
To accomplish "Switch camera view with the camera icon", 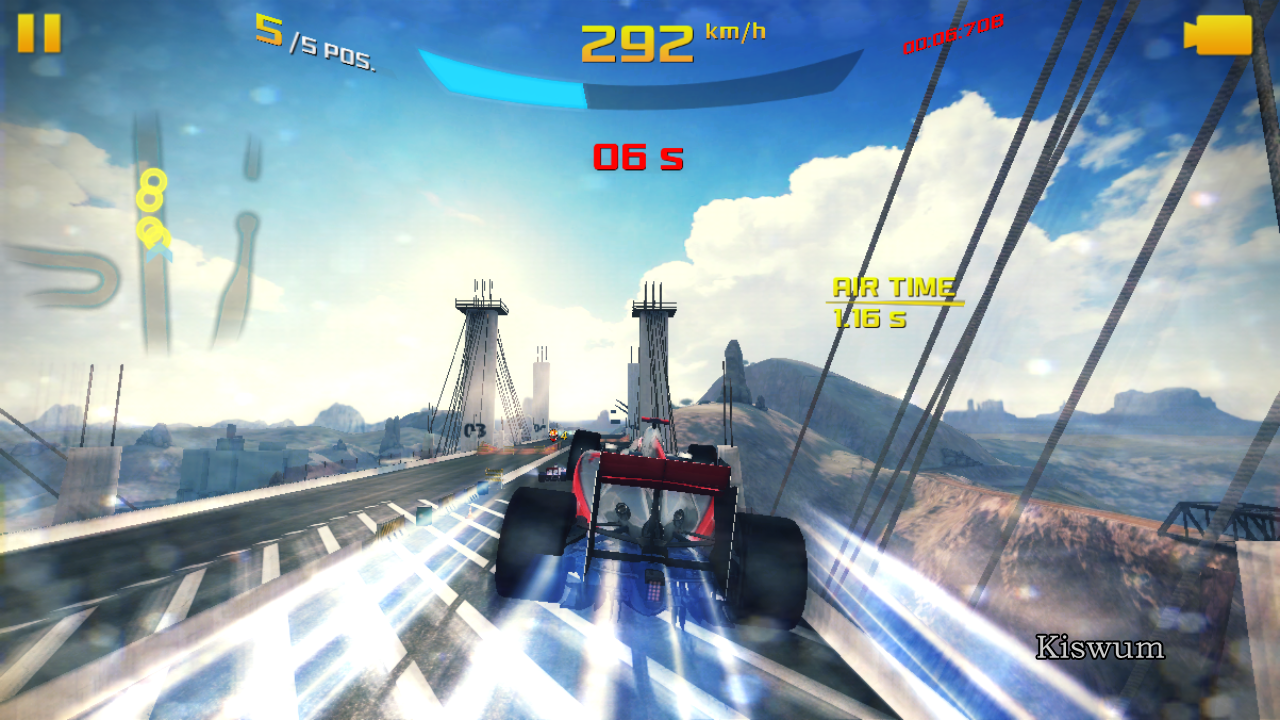I will pos(1218,35).
